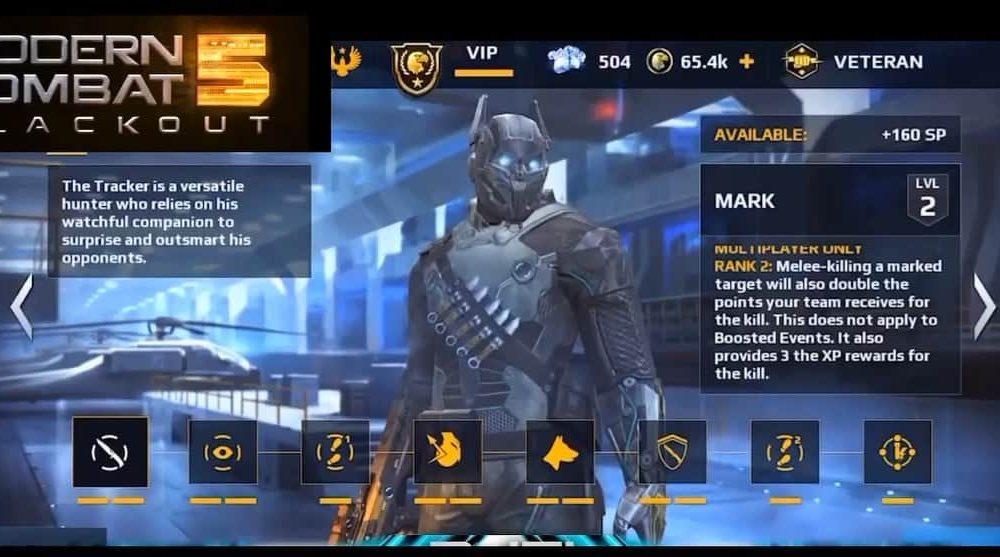Click the golden winged eagle emblem

(x=346, y=62)
